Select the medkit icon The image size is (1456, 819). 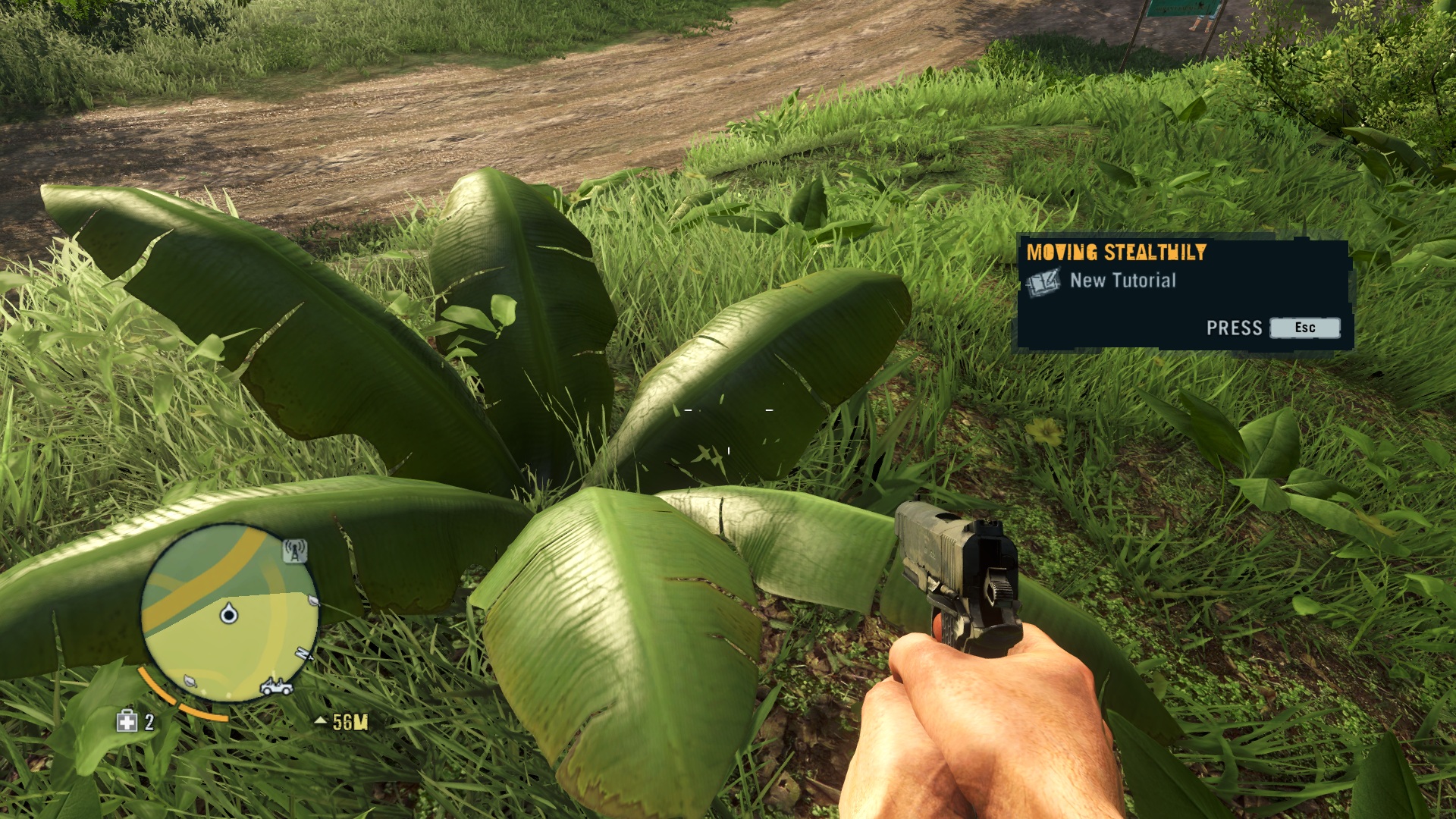(127, 721)
